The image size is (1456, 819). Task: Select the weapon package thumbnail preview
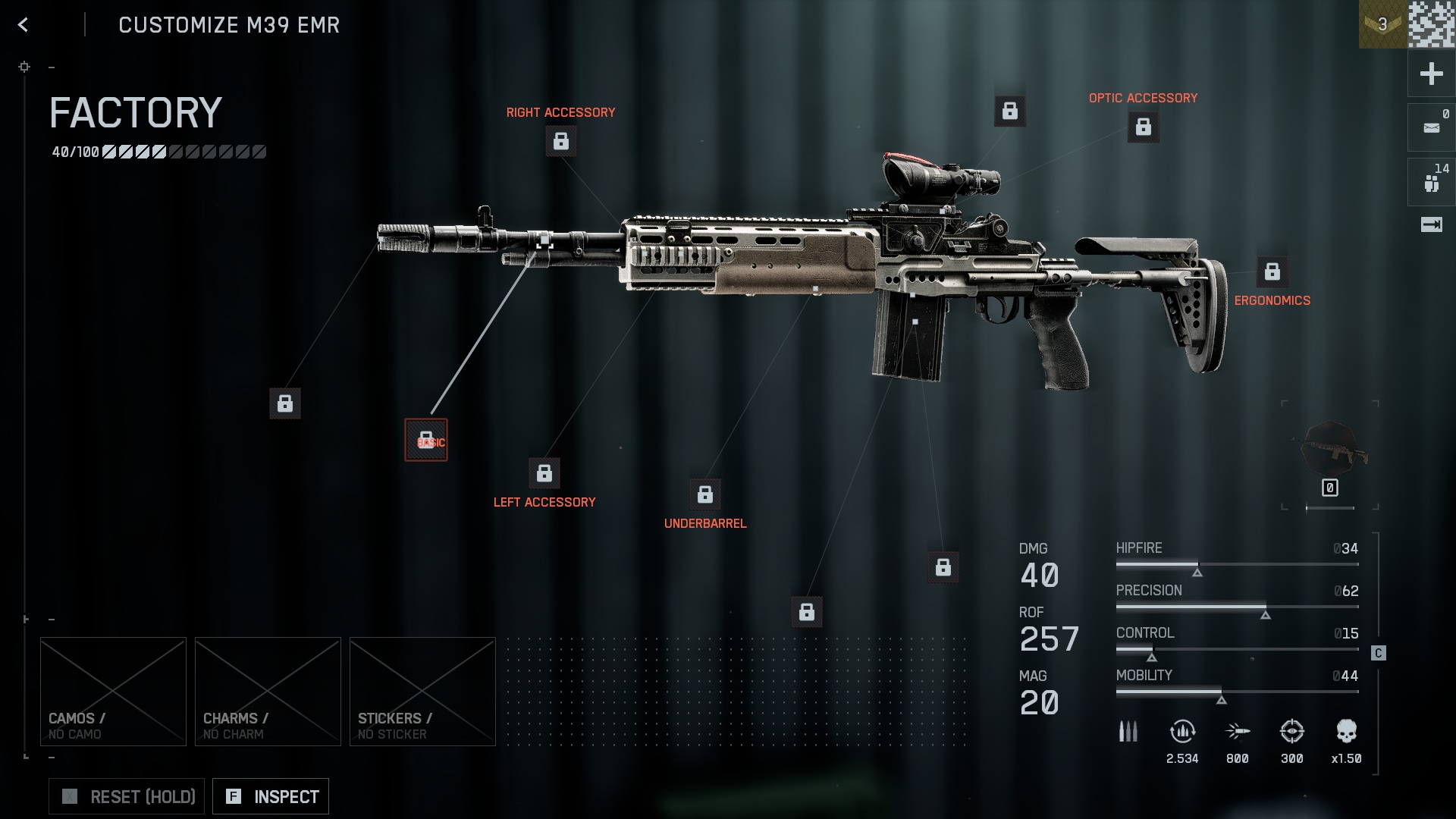(x=1330, y=451)
